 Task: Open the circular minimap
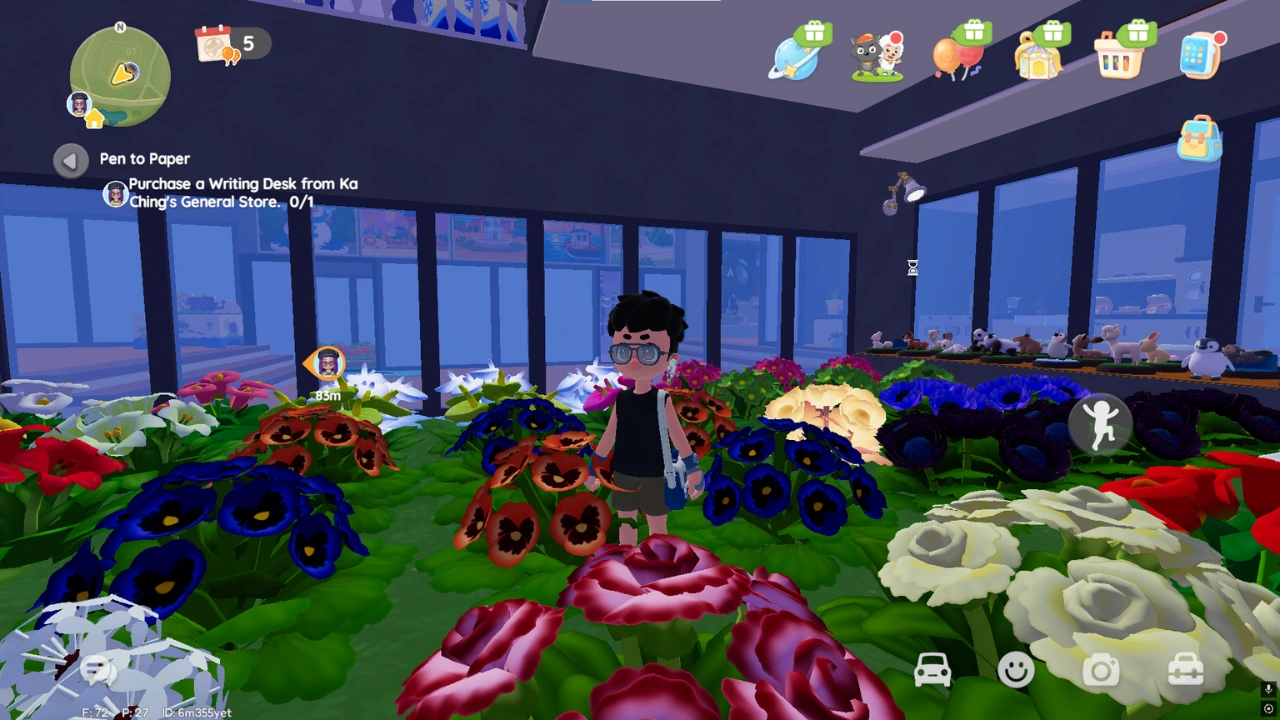coord(120,76)
